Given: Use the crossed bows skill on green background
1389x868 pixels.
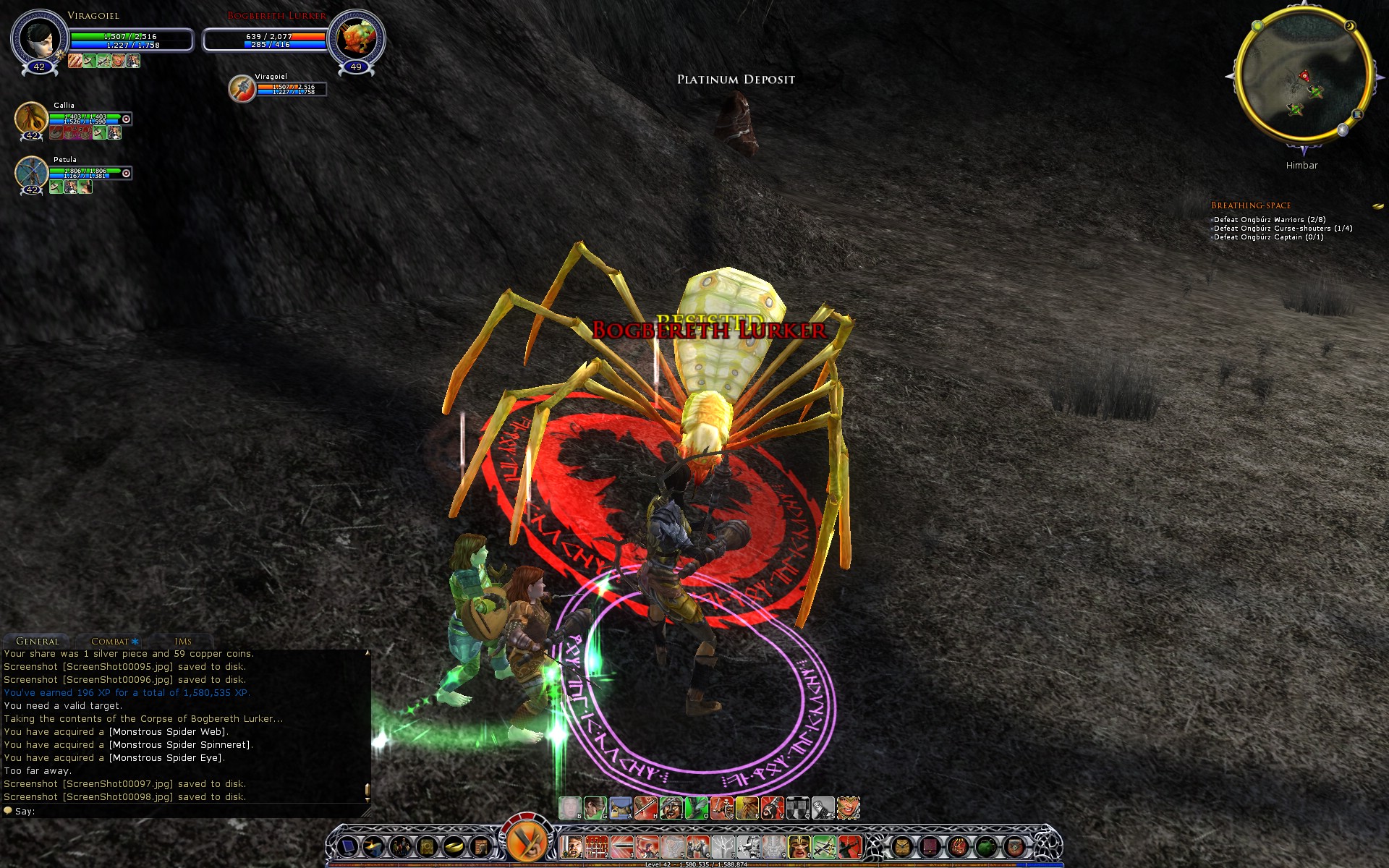Looking at the screenshot, I should pyautogui.click(x=824, y=846).
